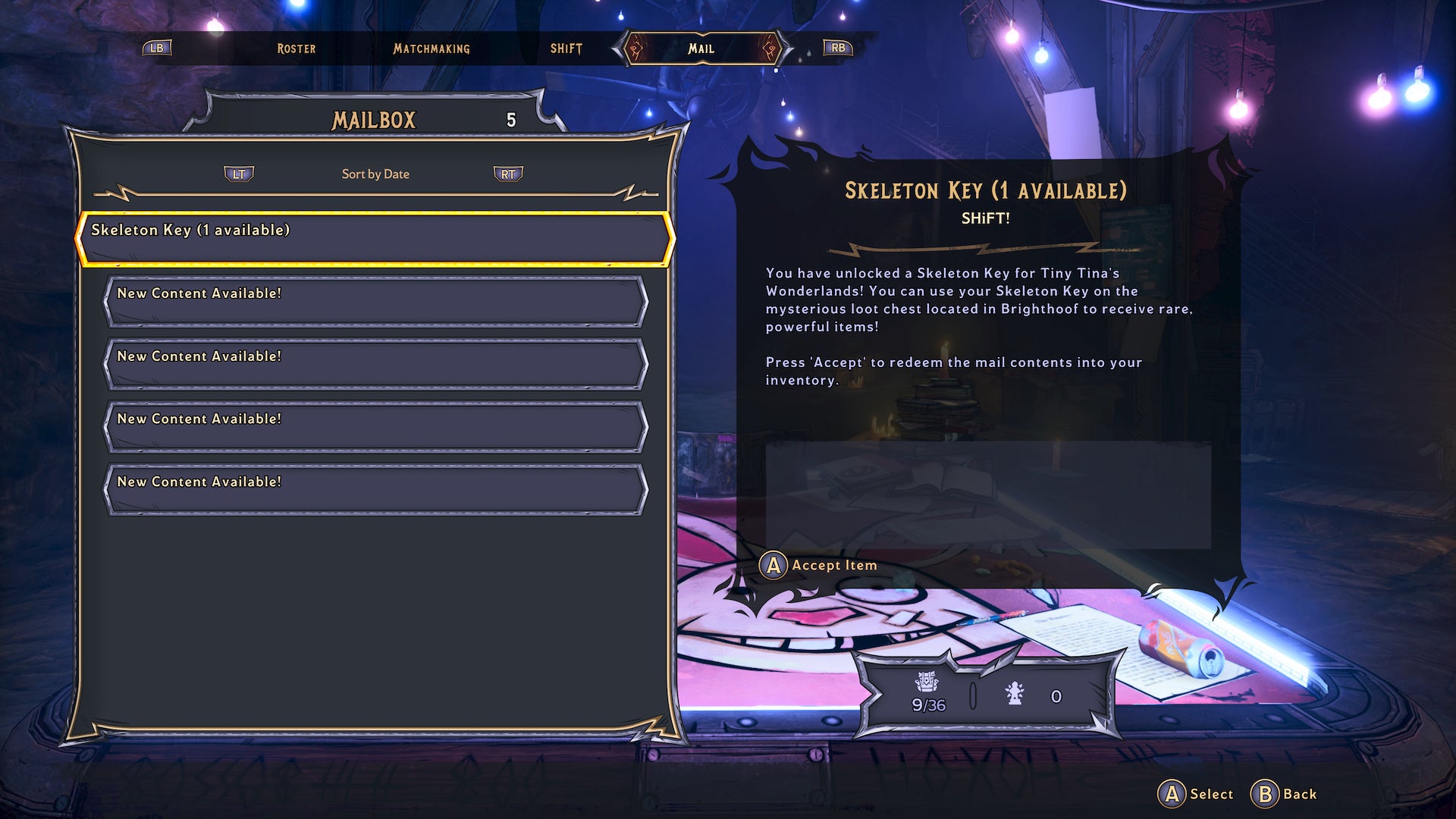This screenshot has width=1456, height=819.
Task: Select the Skeleton Key mail entry
Action: [x=375, y=231]
